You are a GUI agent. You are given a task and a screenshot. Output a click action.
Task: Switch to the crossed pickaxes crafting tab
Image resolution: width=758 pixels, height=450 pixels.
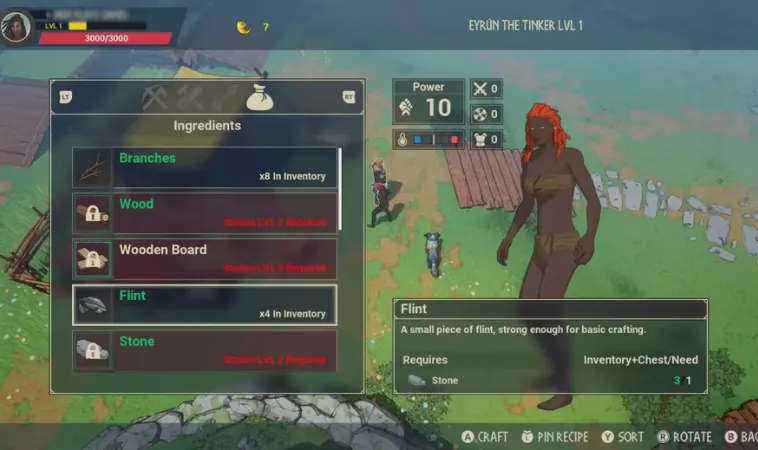(155, 97)
